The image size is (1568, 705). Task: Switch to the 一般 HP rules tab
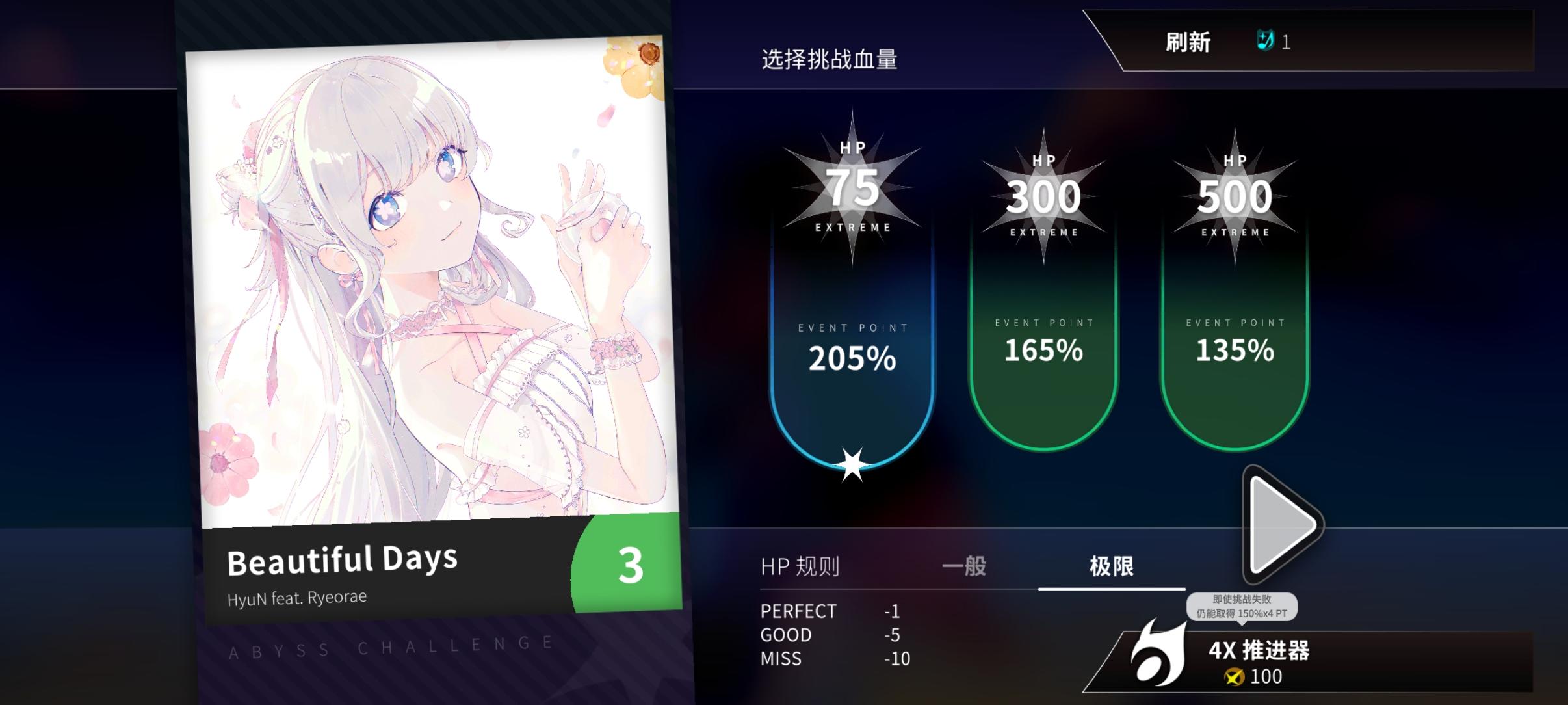[x=963, y=566]
